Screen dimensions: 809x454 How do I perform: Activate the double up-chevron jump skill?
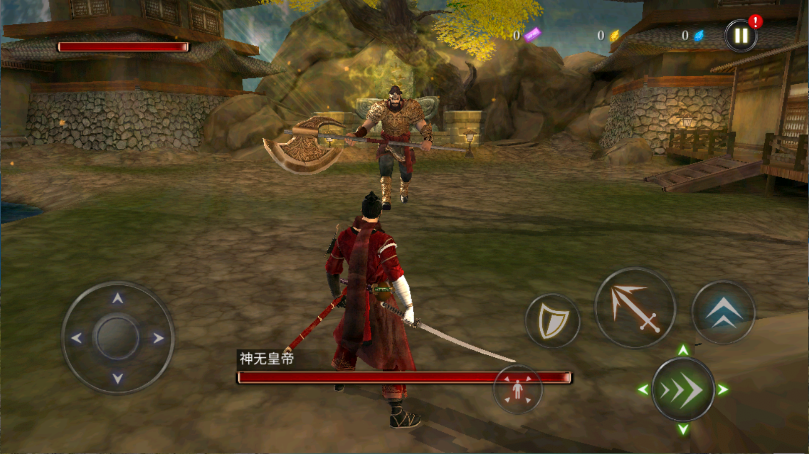(723, 312)
